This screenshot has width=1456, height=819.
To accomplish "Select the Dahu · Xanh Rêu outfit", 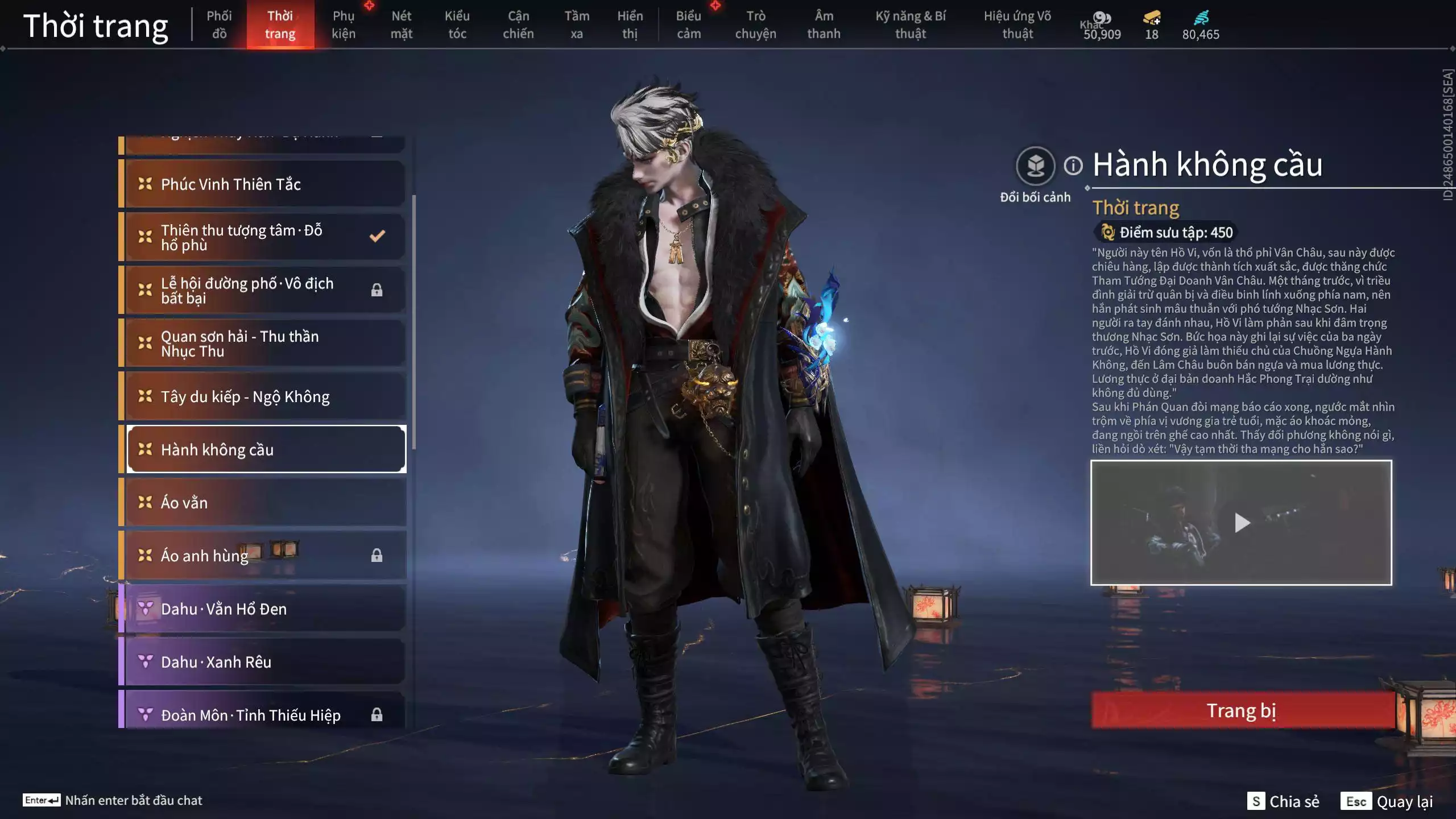I will [x=264, y=661].
